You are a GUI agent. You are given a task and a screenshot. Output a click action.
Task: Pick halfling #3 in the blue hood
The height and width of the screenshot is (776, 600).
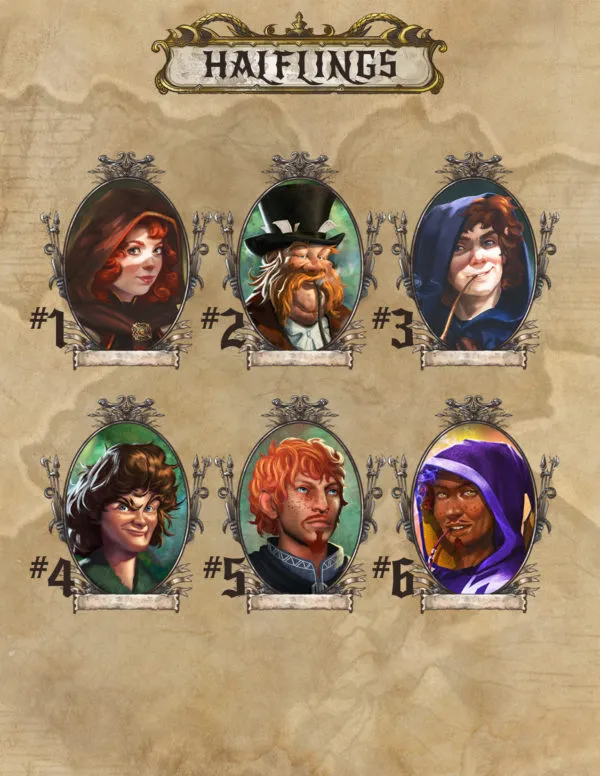point(470,264)
